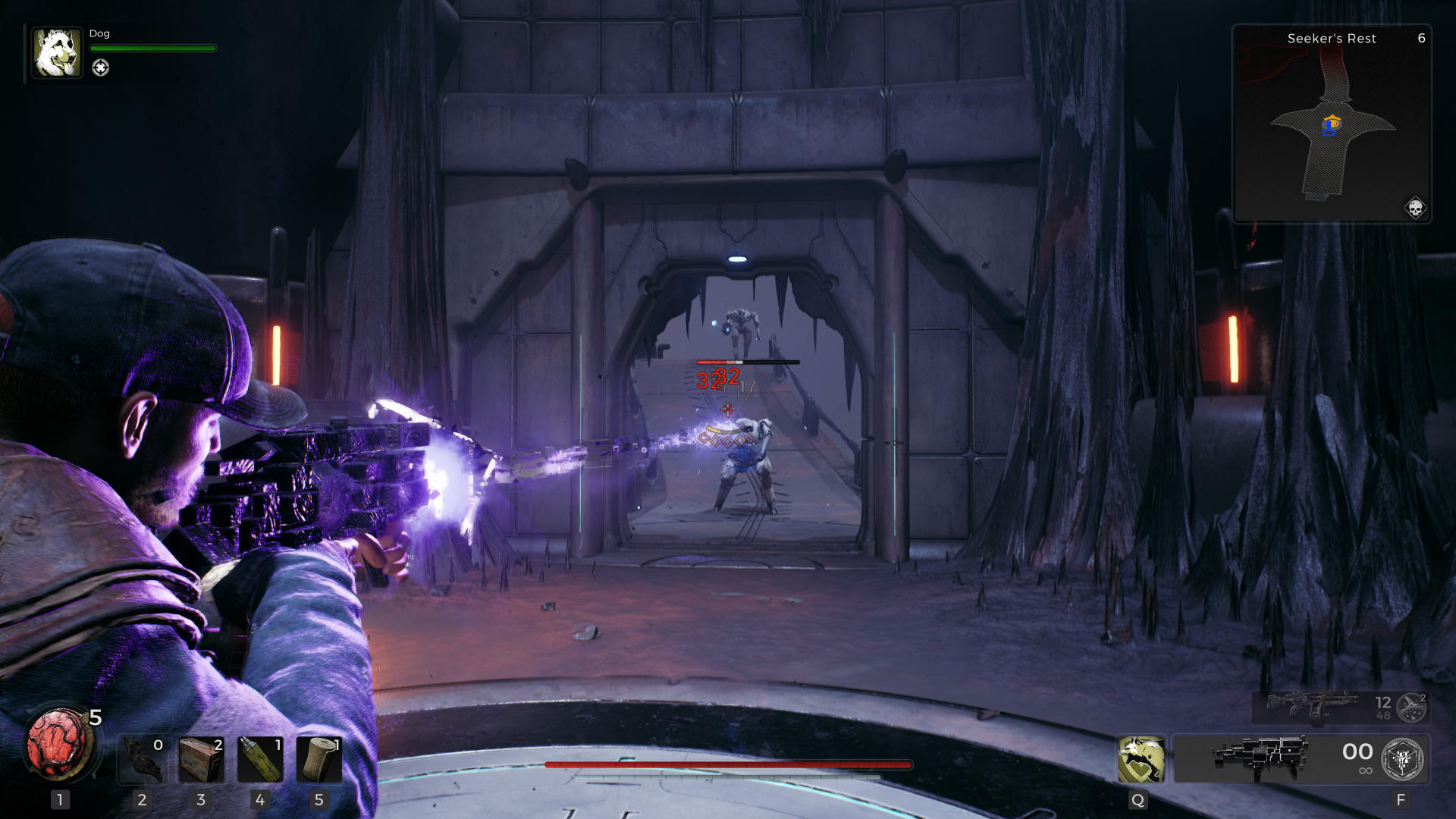Click the skull icon on the minimap
The image size is (1456, 819).
(1414, 207)
